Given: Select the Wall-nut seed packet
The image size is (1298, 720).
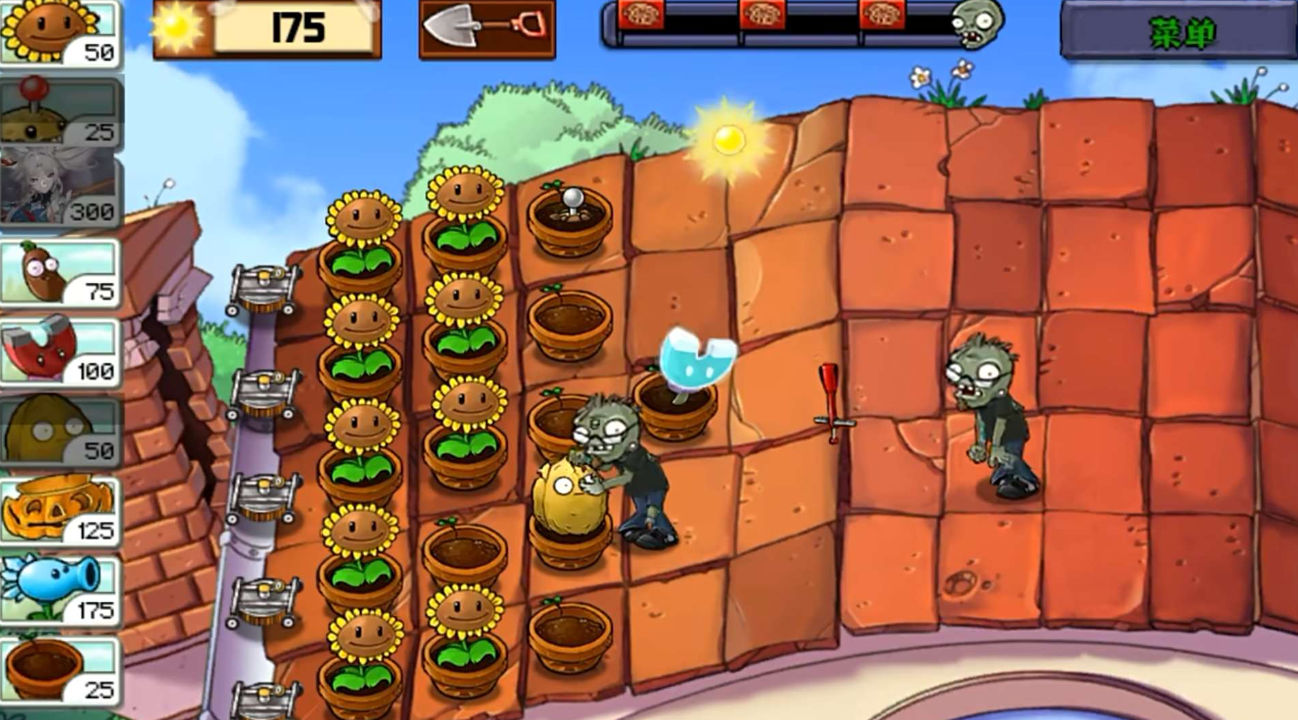Looking at the screenshot, I should pos(60,431).
